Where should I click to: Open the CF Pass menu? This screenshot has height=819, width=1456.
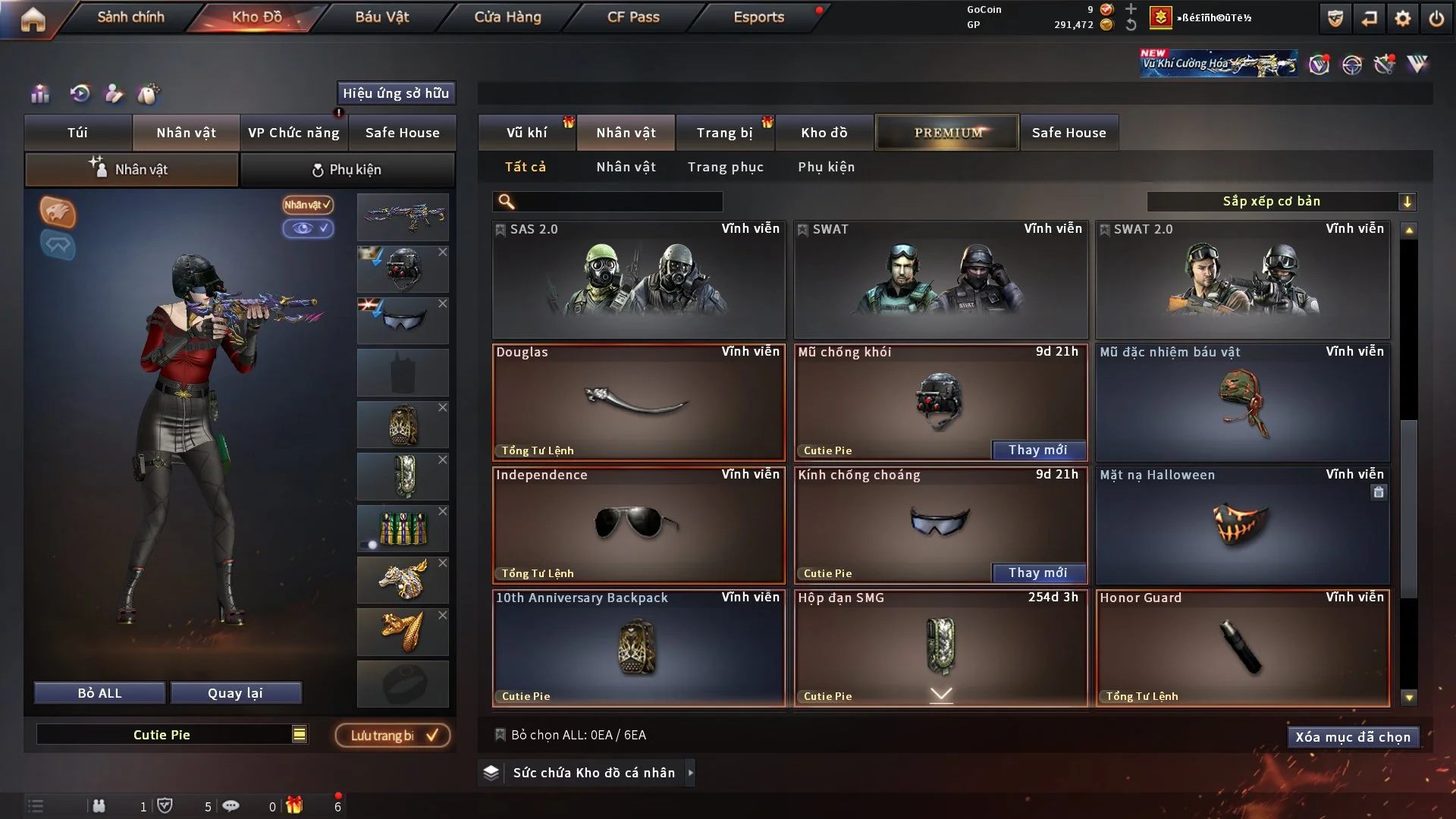pyautogui.click(x=633, y=17)
